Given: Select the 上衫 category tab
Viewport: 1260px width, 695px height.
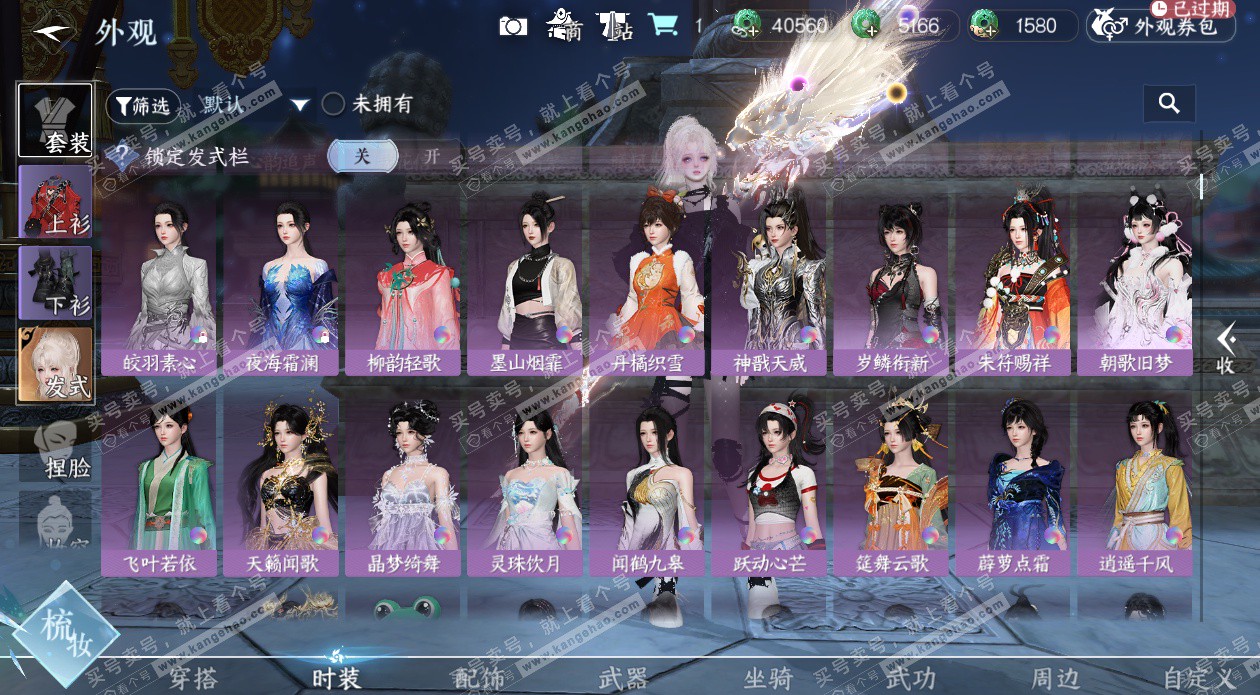Looking at the screenshot, I should pos(56,202).
